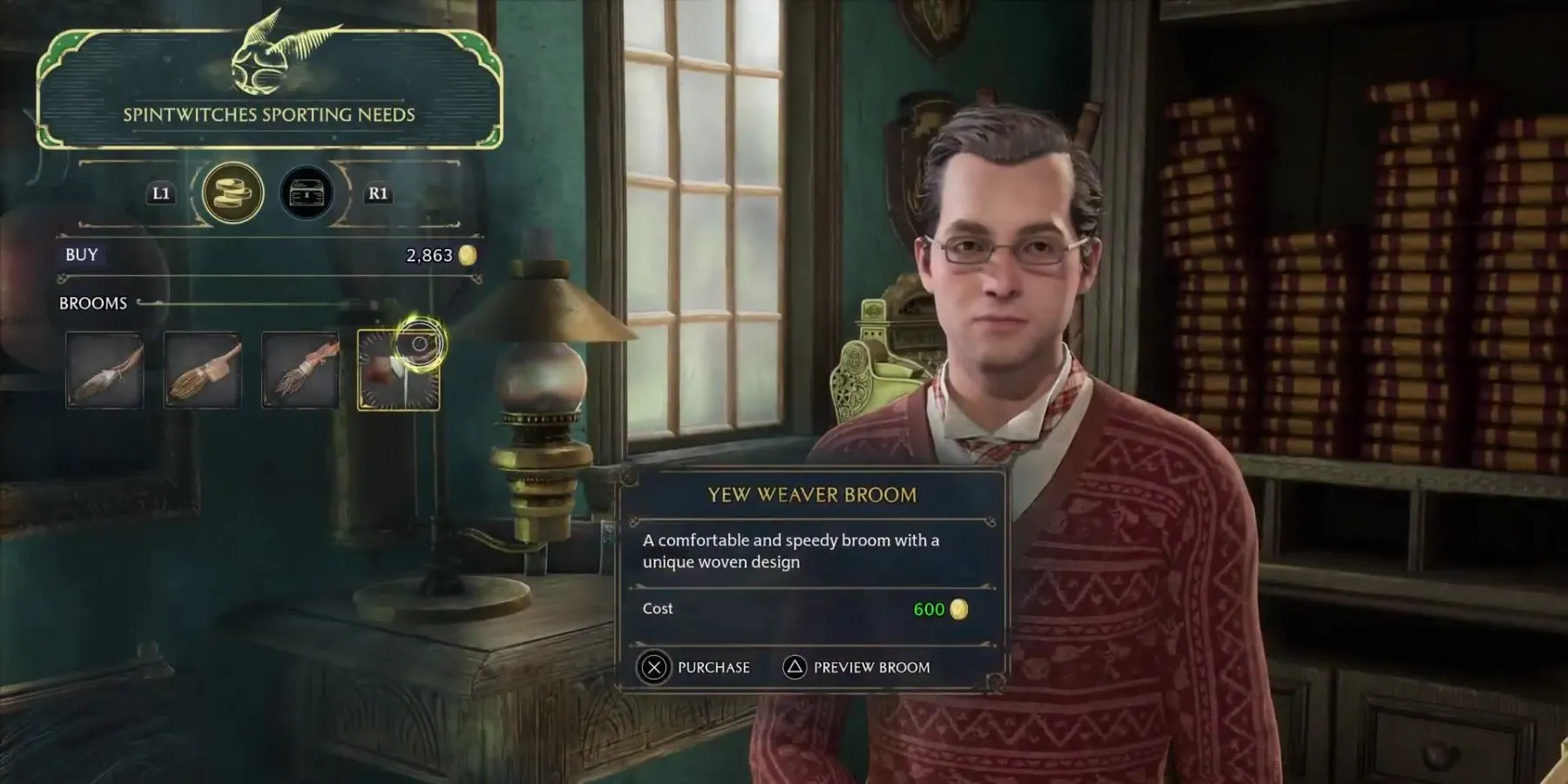Screen dimensions: 1568x784
Task: Pick the broom with splayed loose bristles
Action: pyautogui.click(x=301, y=370)
